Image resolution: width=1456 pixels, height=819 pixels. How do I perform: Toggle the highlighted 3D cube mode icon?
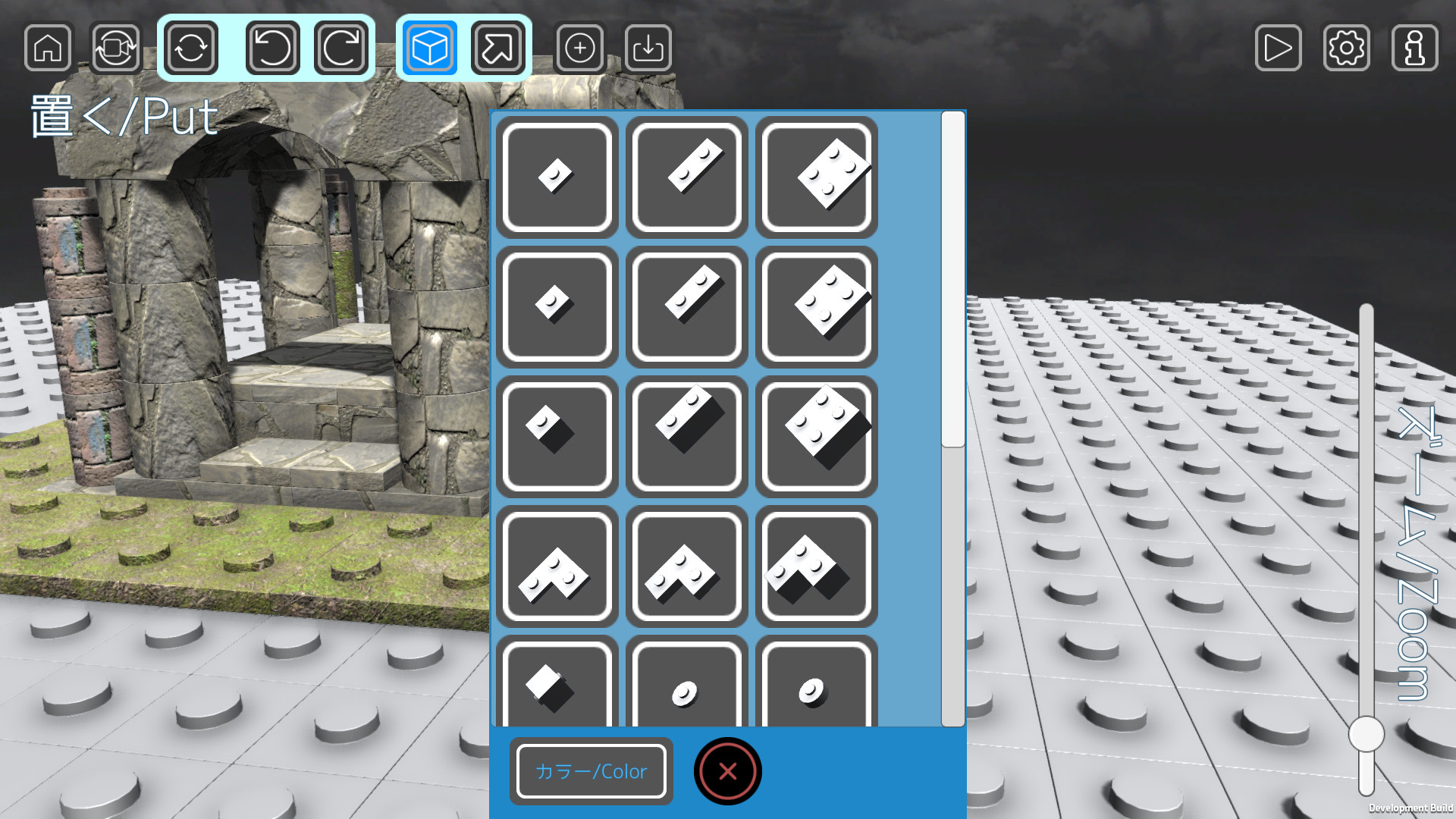point(428,48)
